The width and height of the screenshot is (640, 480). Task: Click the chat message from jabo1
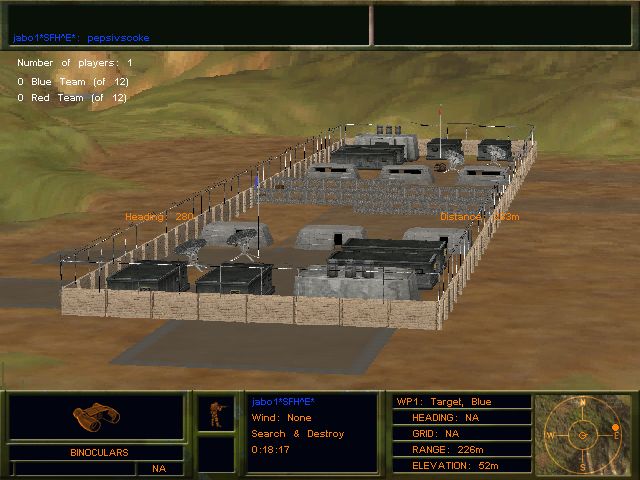pyautogui.click(x=80, y=38)
